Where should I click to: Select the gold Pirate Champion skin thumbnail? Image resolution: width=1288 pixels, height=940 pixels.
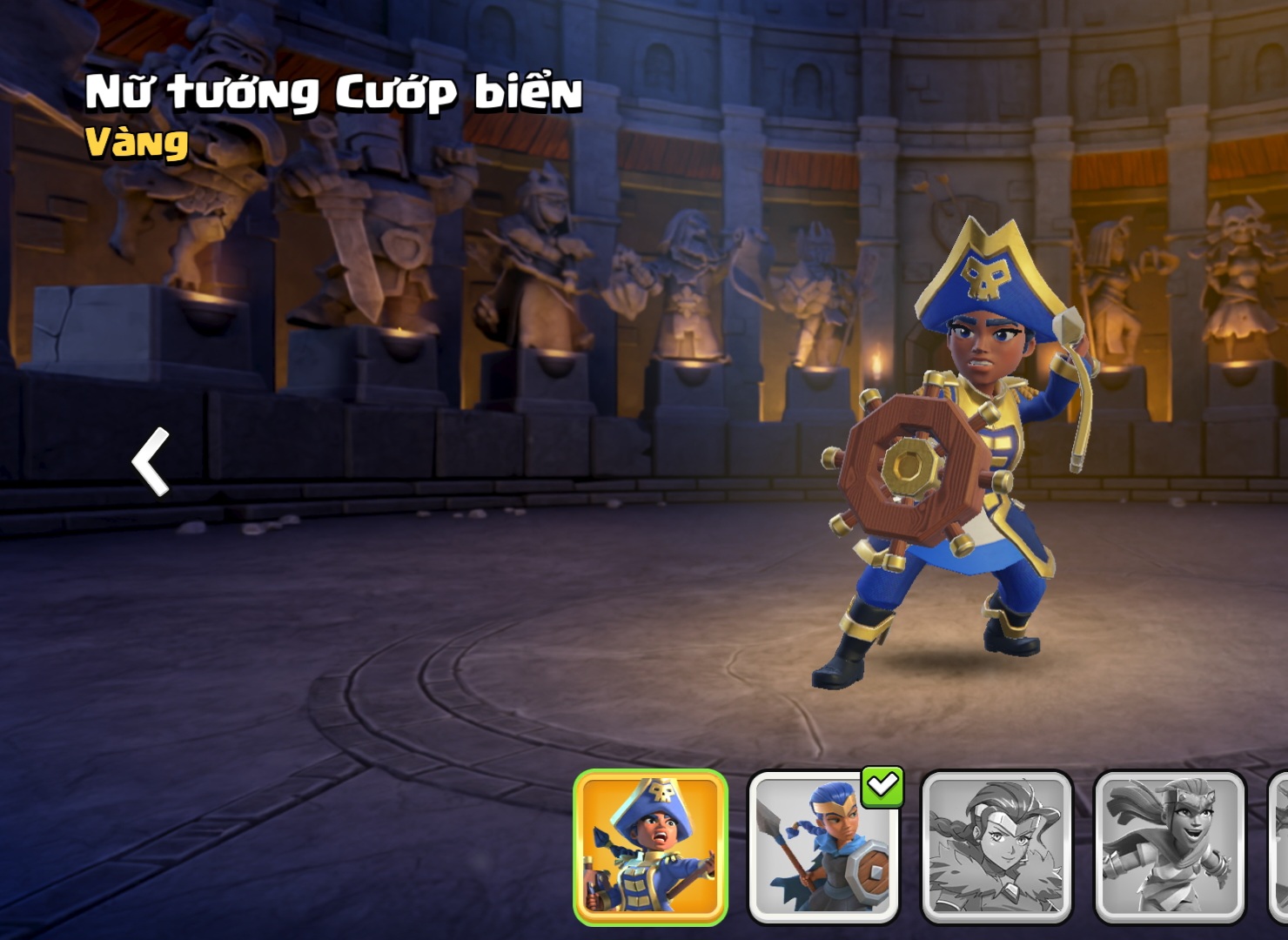click(x=650, y=846)
